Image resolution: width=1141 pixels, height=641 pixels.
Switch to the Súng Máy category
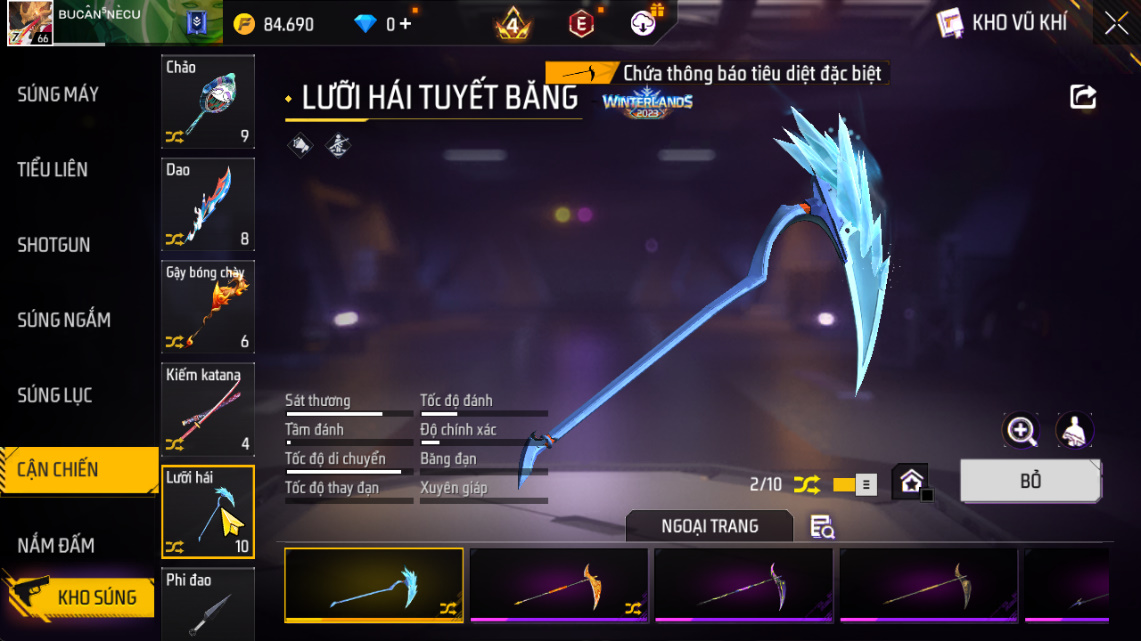[x=58, y=95]
